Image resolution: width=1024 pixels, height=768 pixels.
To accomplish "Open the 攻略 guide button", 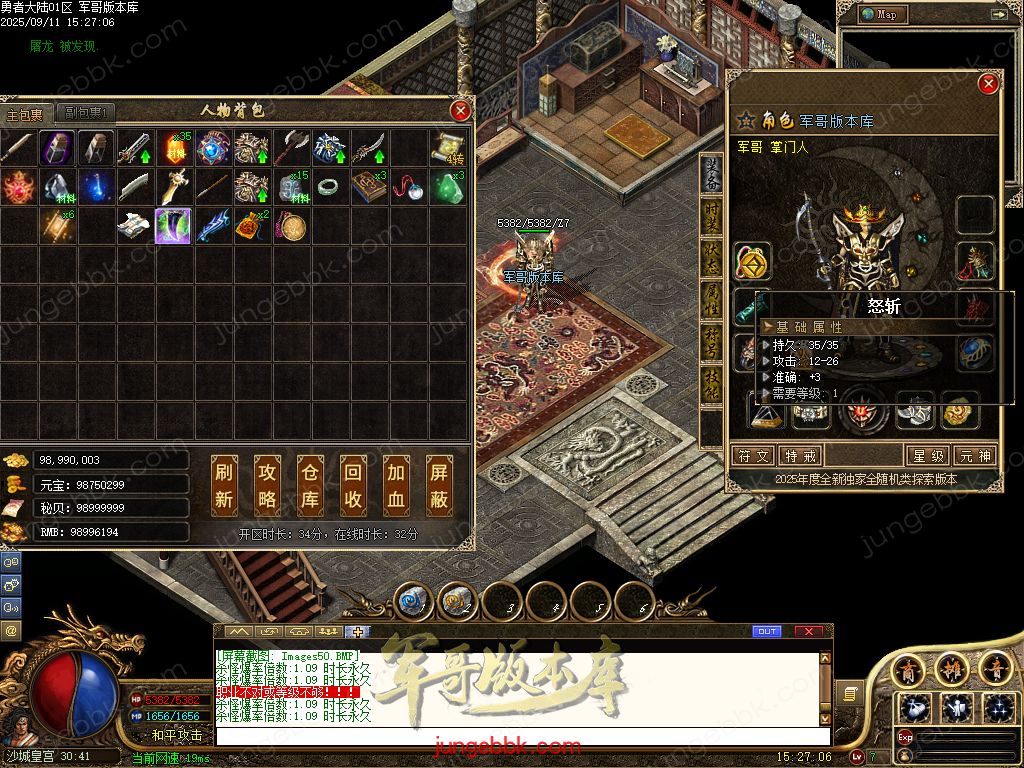I will (x=268, y=484).
